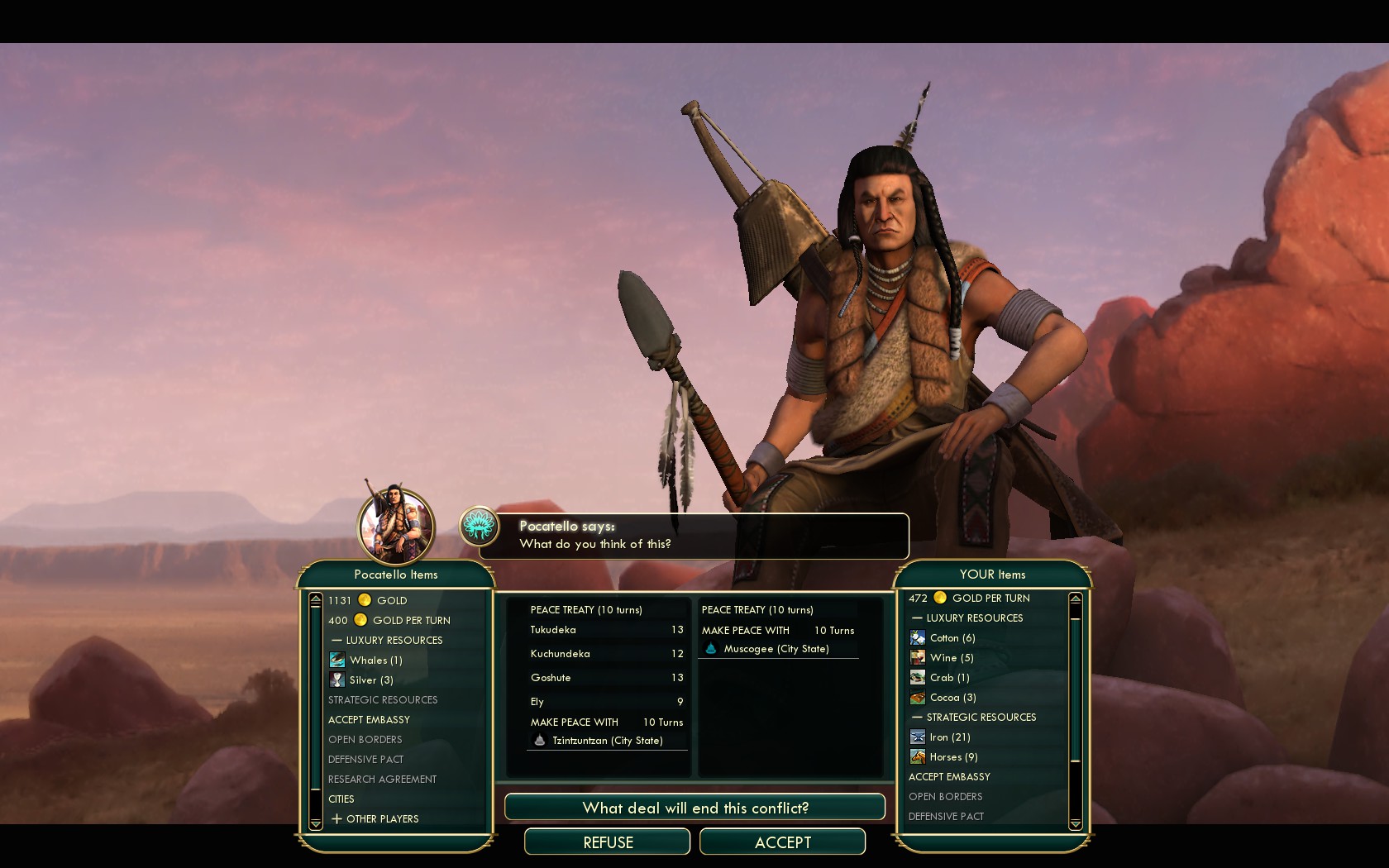The image size is (1389, 868).
Task: Open Pocatello's Cities trade list
Action: [x=341, y=799]
